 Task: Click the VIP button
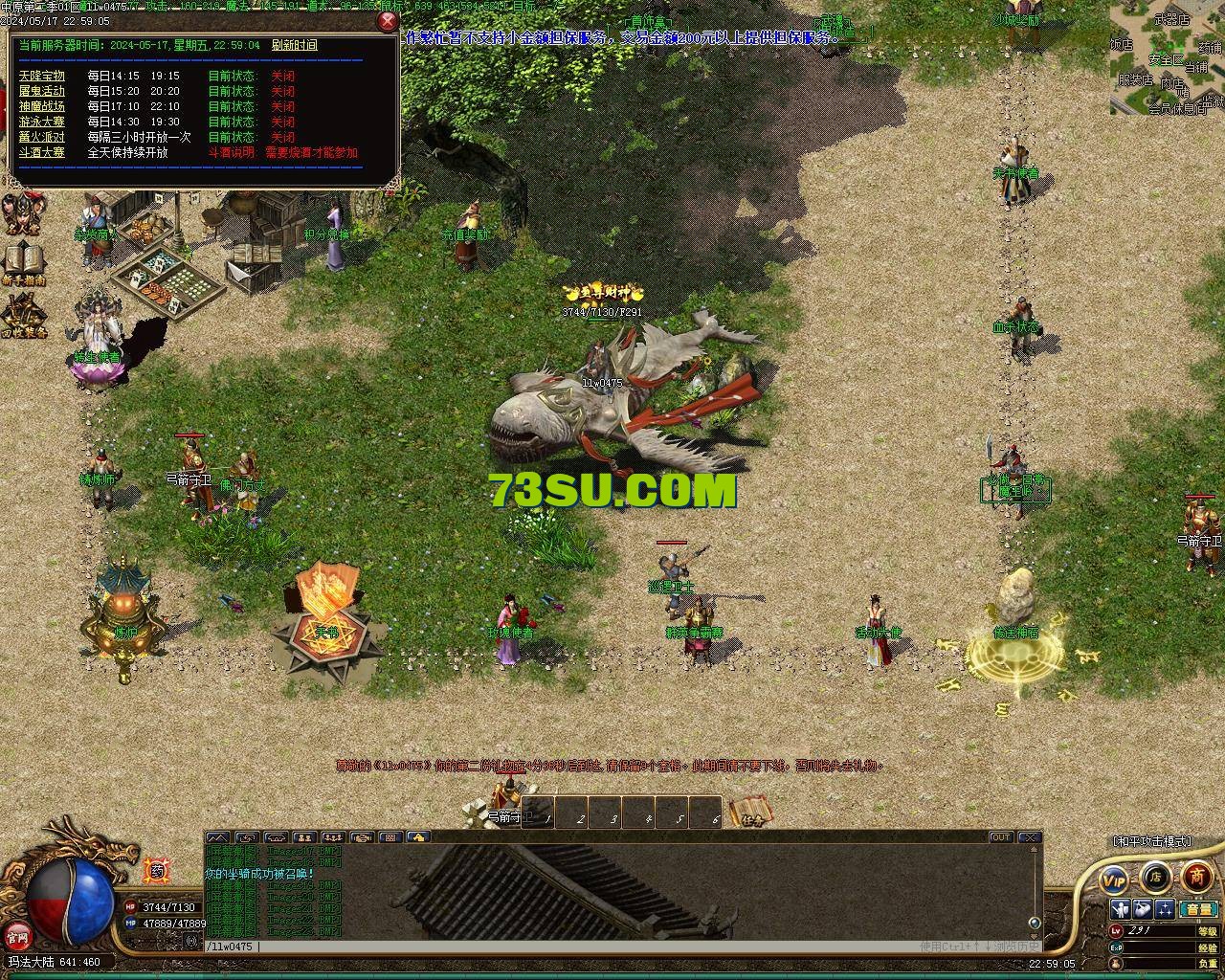1113,878
